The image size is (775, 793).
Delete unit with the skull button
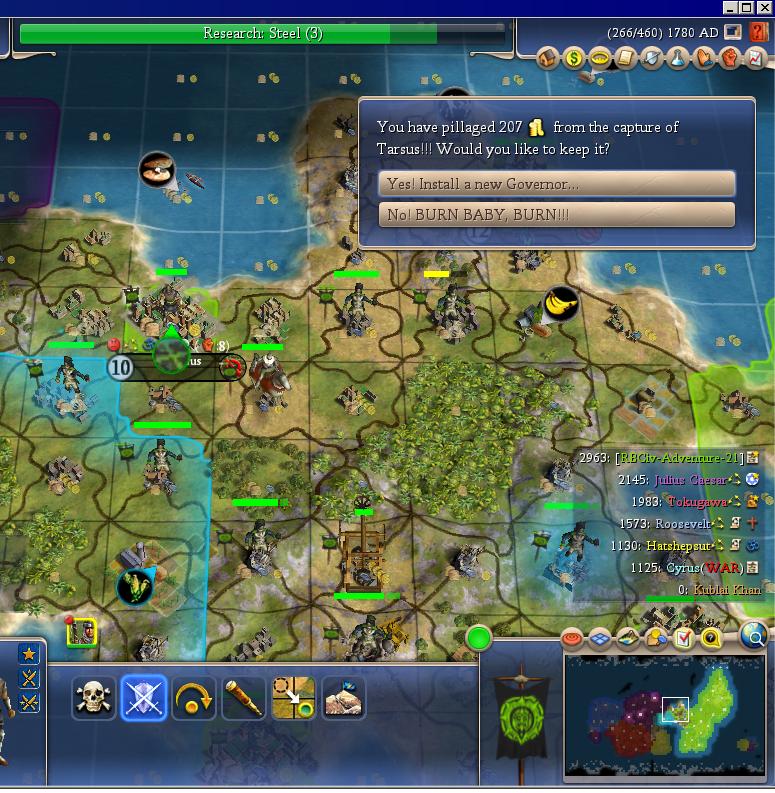coord(94,698)
